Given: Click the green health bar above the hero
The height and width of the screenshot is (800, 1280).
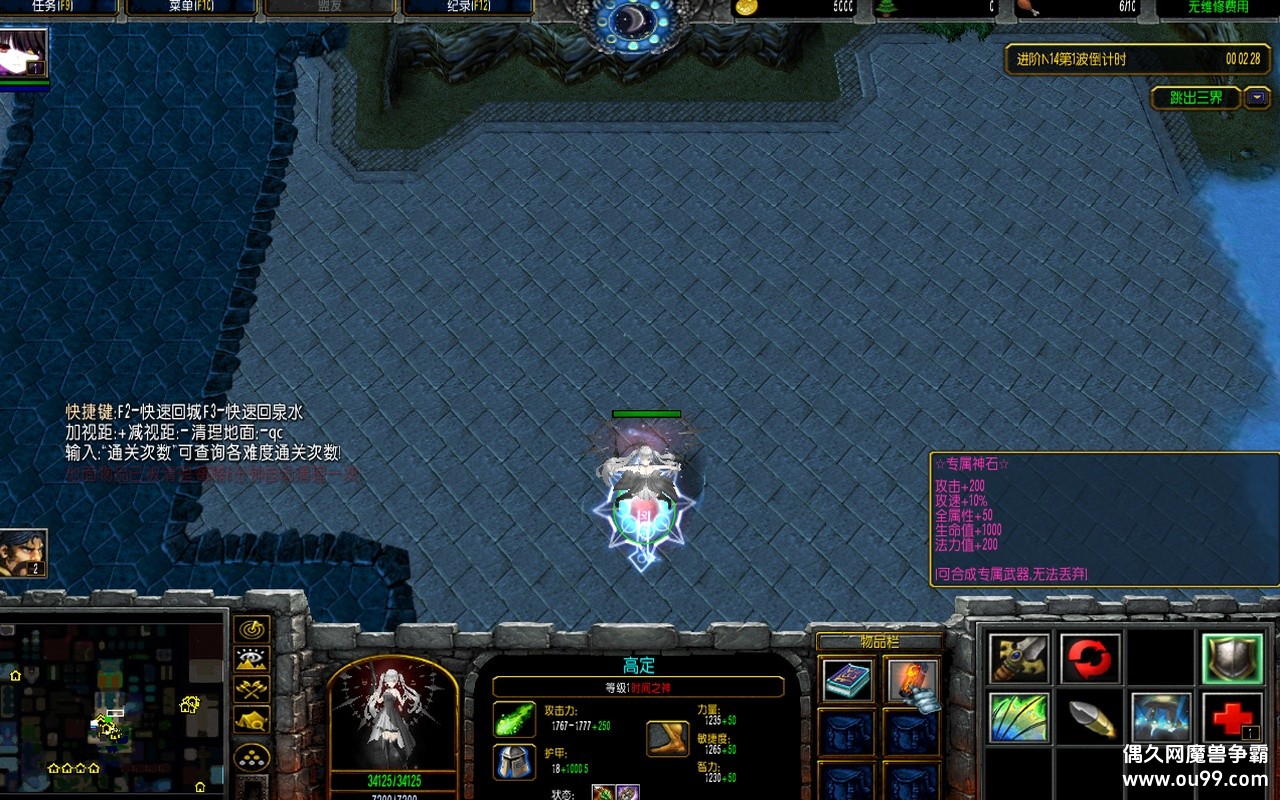Looking at the screenshot, I should [647, 413].
